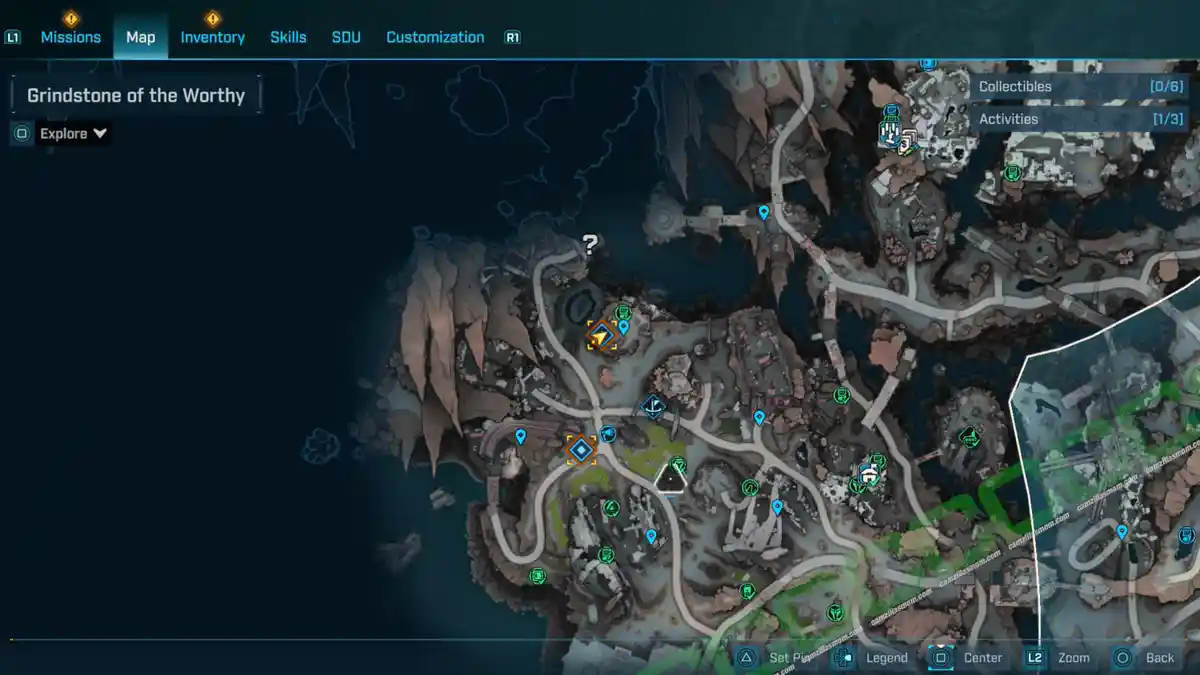Open the Inventory tab
Viewport: 1200px width, 675px height.
pos(212,37)
